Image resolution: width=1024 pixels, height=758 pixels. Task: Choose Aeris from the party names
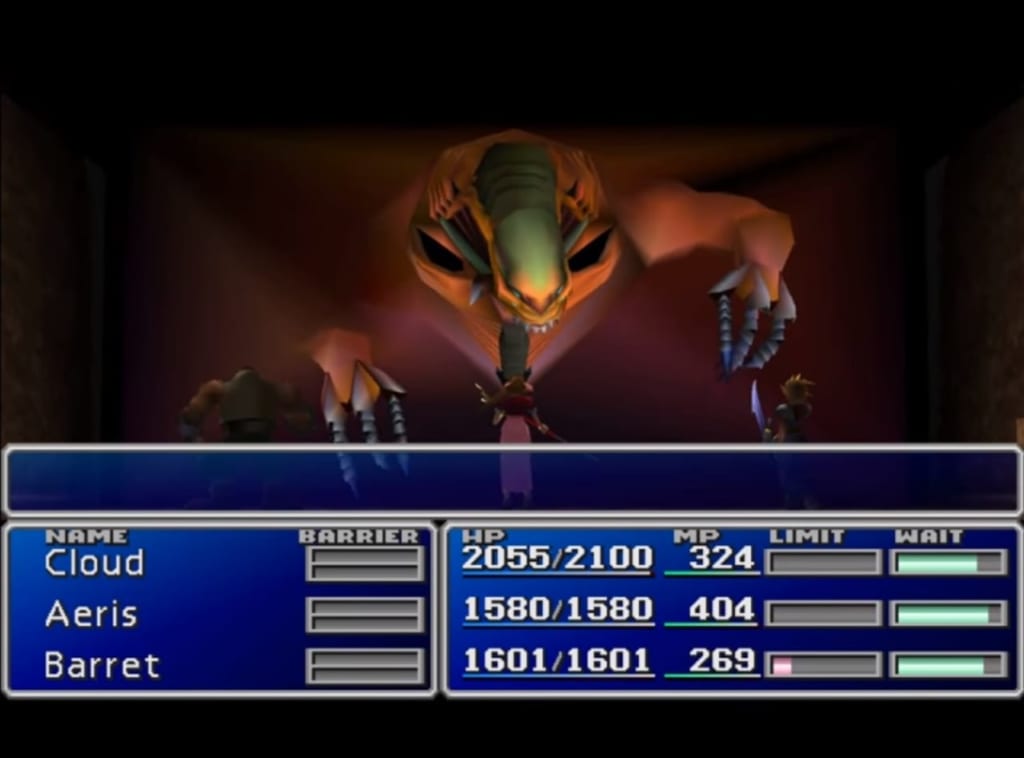pyautogui.click(x=91, y=614)
